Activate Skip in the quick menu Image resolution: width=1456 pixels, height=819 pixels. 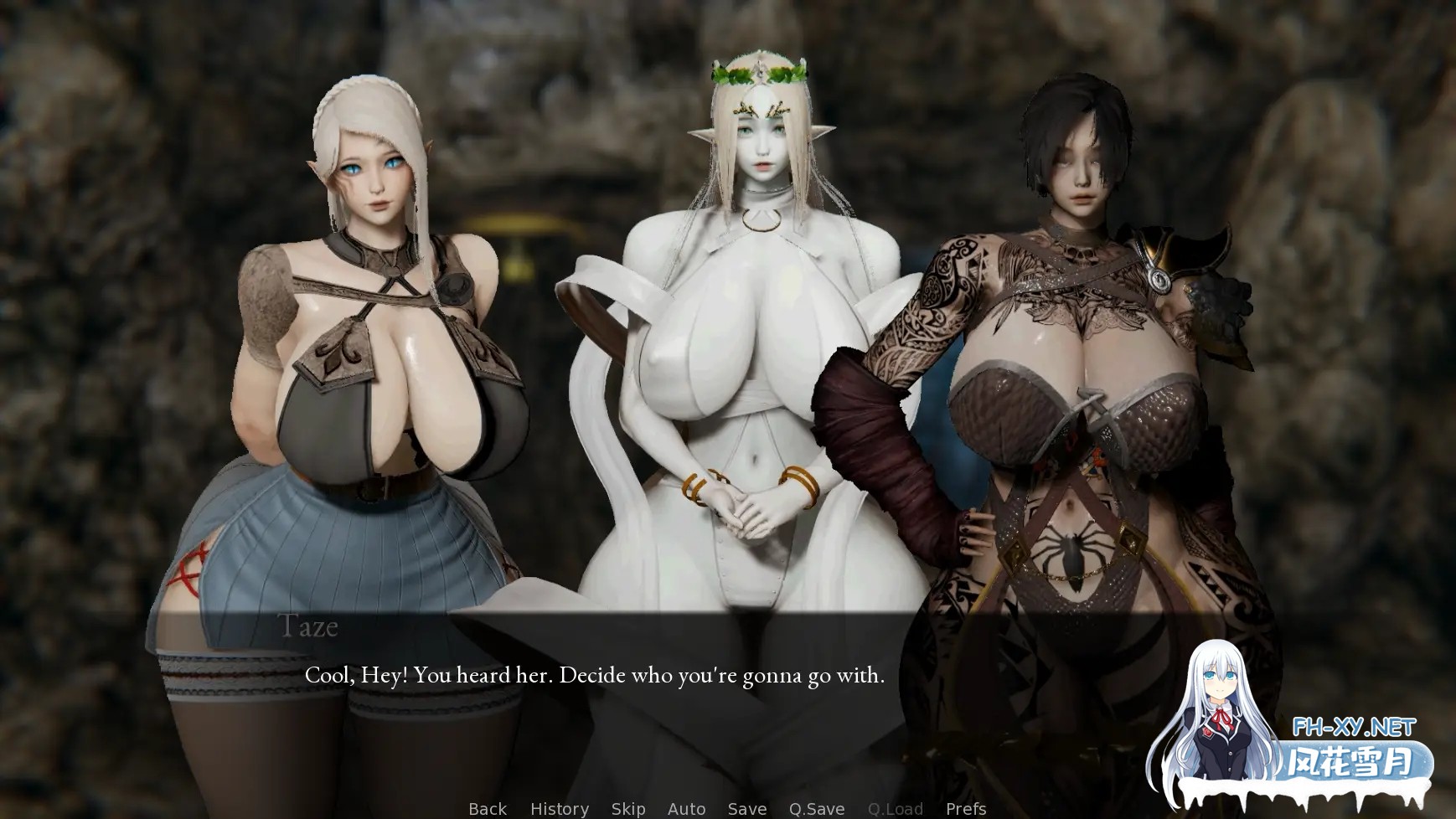pyautogui.click(x=627, y=808)
